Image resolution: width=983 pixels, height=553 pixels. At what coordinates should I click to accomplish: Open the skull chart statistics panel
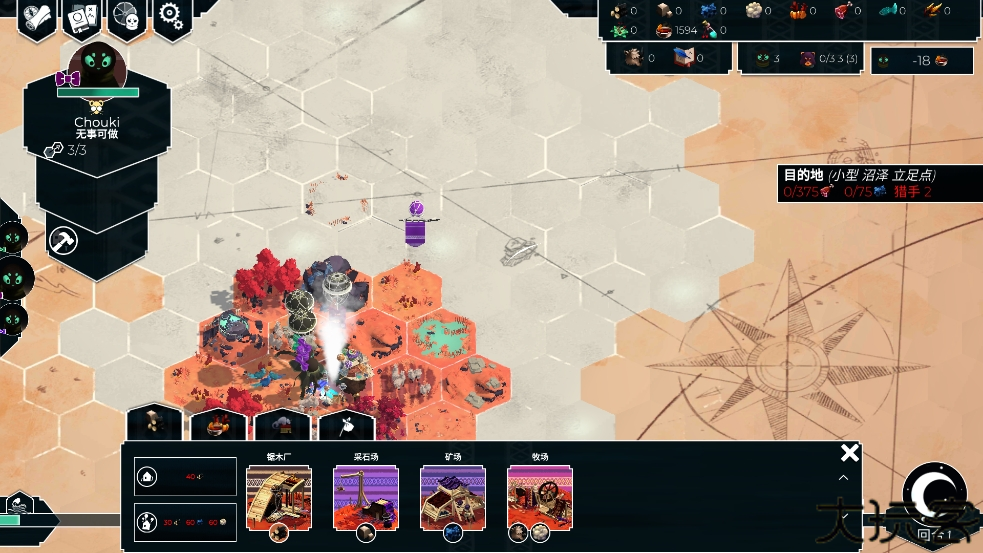point(126,17)
